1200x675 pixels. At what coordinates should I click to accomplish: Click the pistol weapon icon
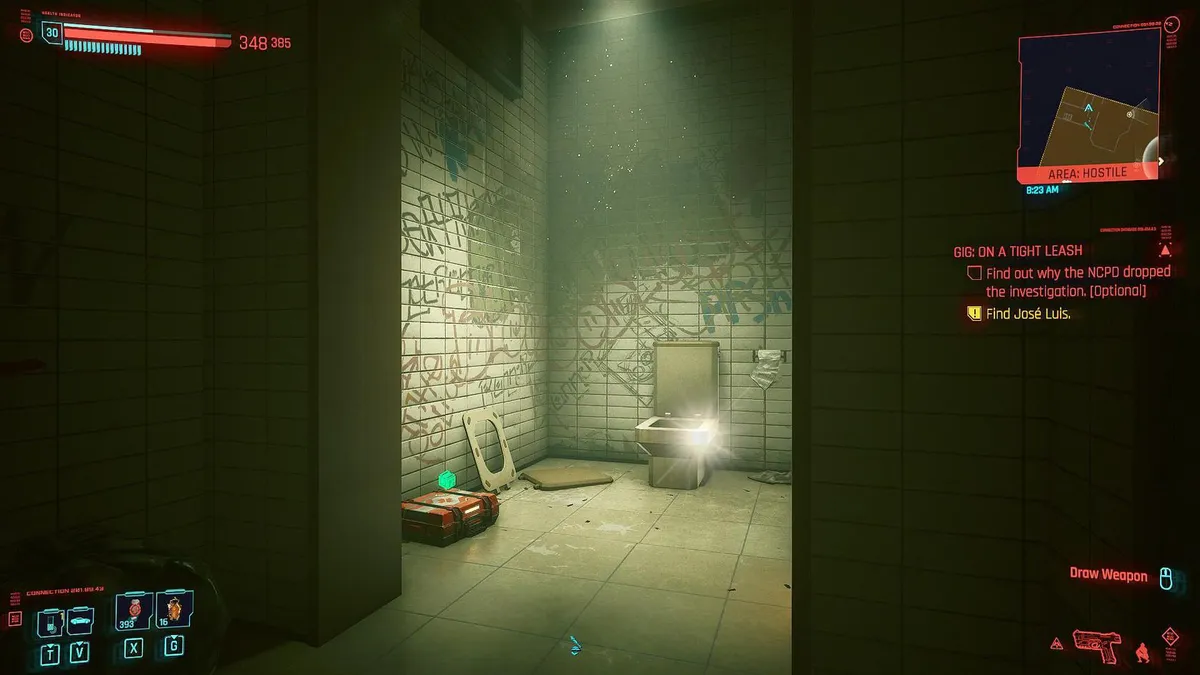[1097, 643]
